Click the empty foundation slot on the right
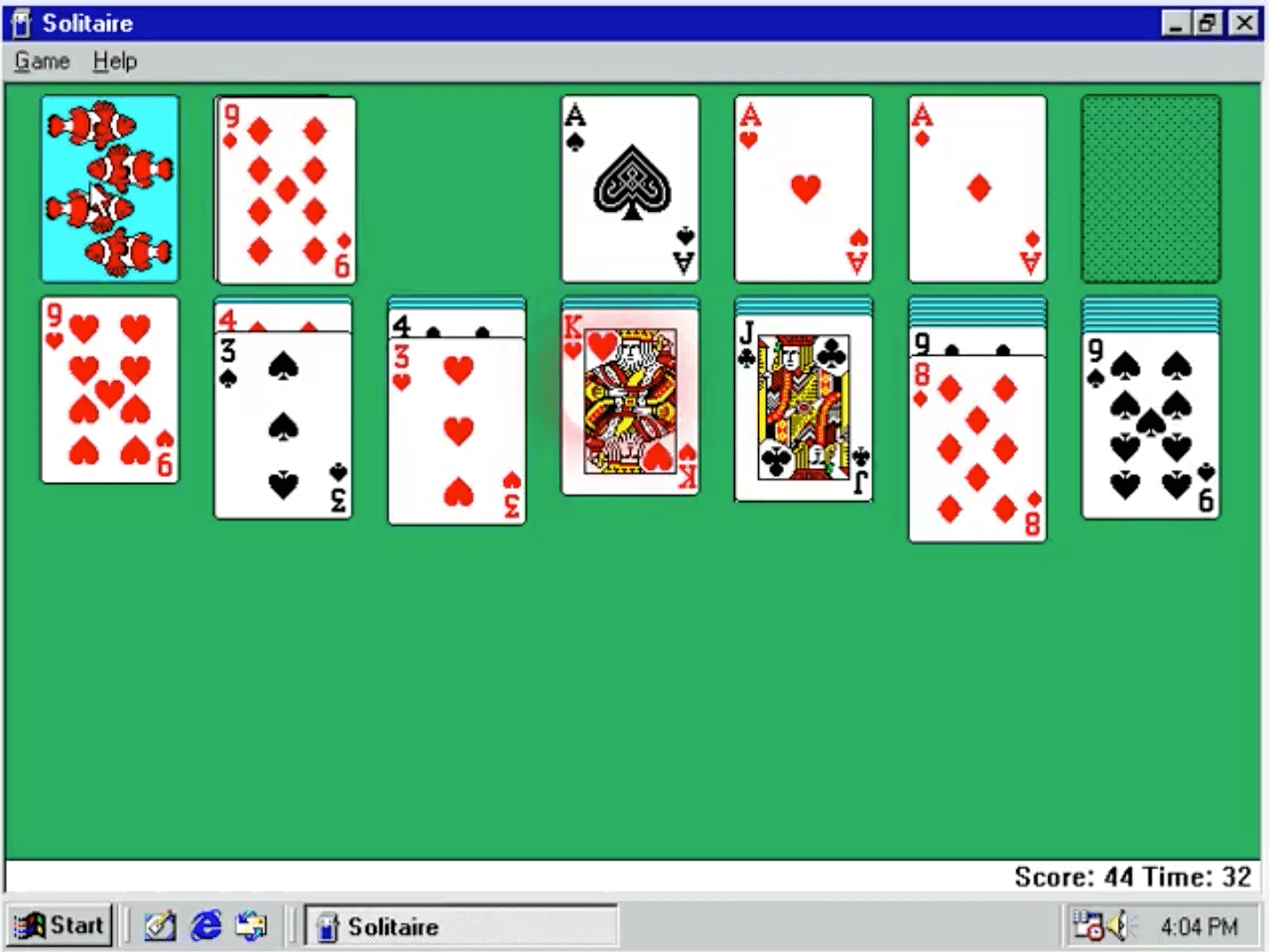This screenshot has width=1269, height=952. click(1149, 188)
